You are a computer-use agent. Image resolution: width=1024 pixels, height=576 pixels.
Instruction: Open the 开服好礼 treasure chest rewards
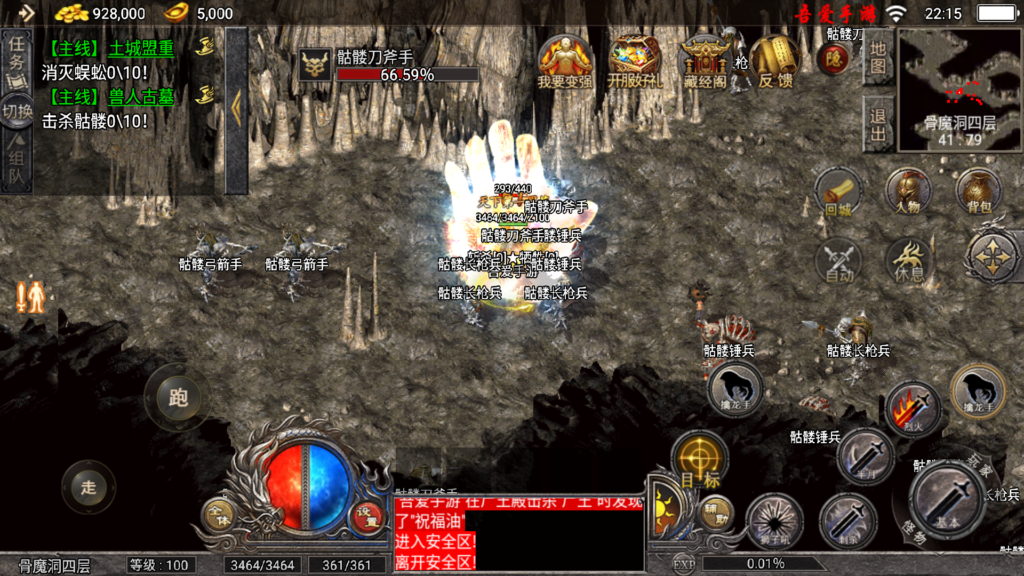(634, 62)
